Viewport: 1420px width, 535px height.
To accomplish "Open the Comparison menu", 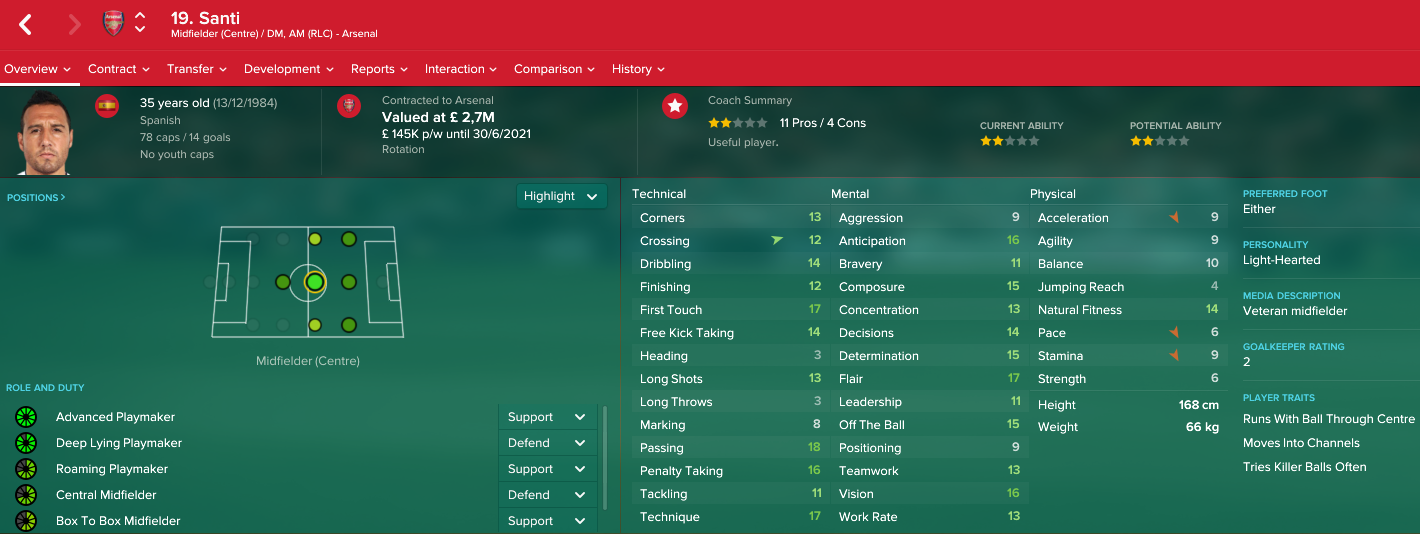I will 554,69.
